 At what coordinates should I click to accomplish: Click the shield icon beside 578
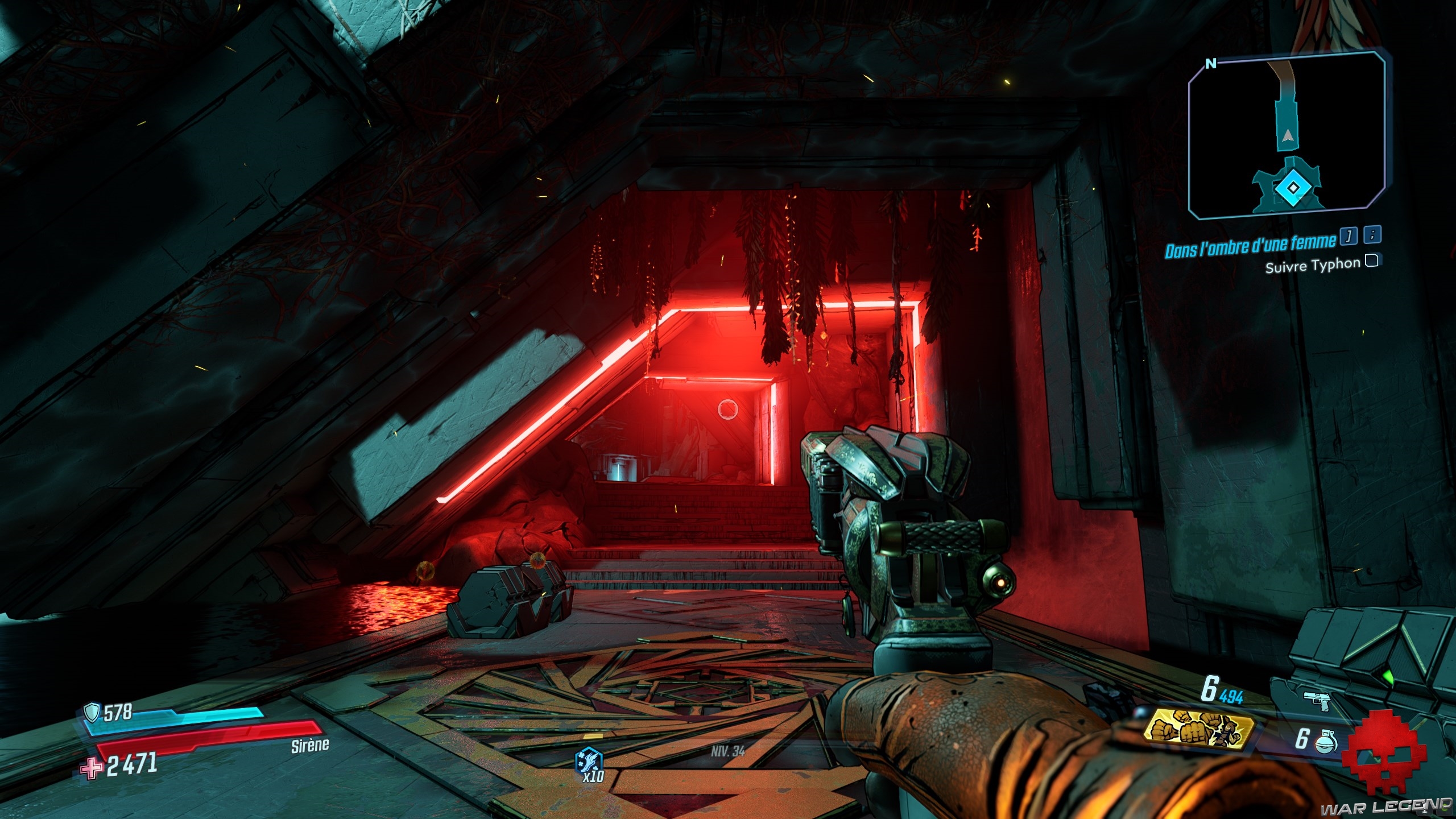(x=92, y=712)
